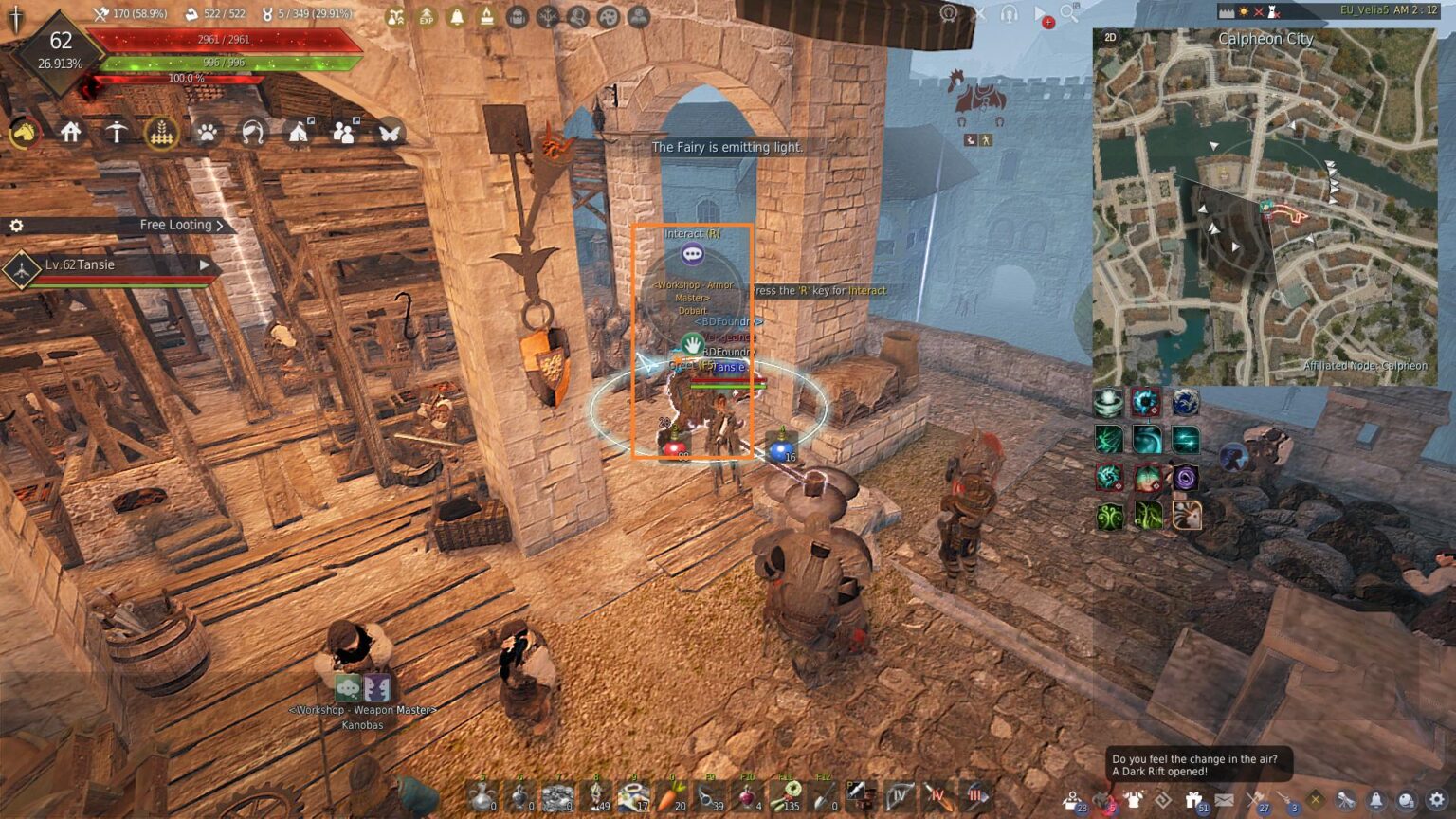The image size is (1456, 819).
Task: Open the envelope mail icon
Action: pos(1225,801)
